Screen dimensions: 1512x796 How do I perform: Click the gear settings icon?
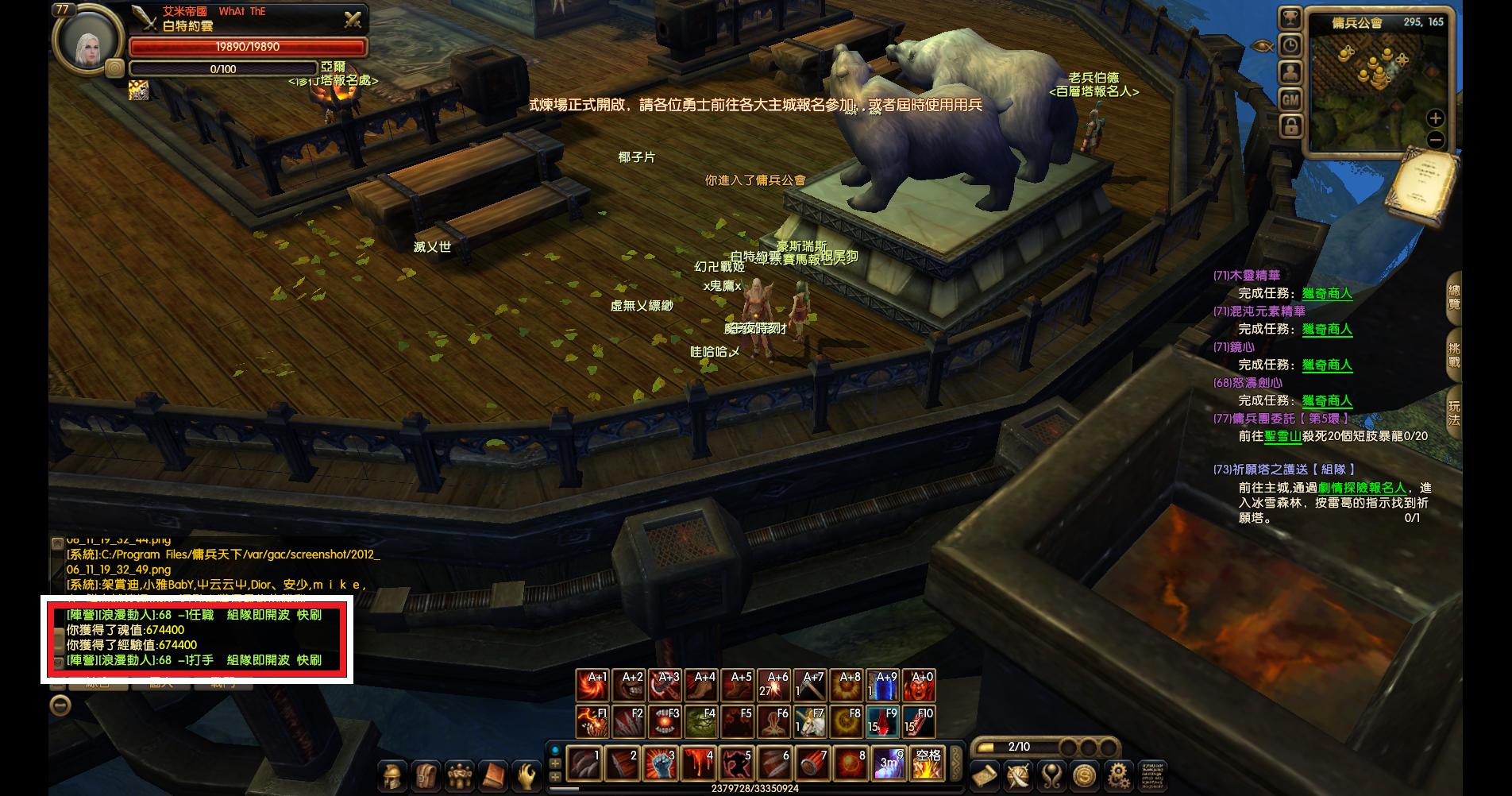[1118, 775]
